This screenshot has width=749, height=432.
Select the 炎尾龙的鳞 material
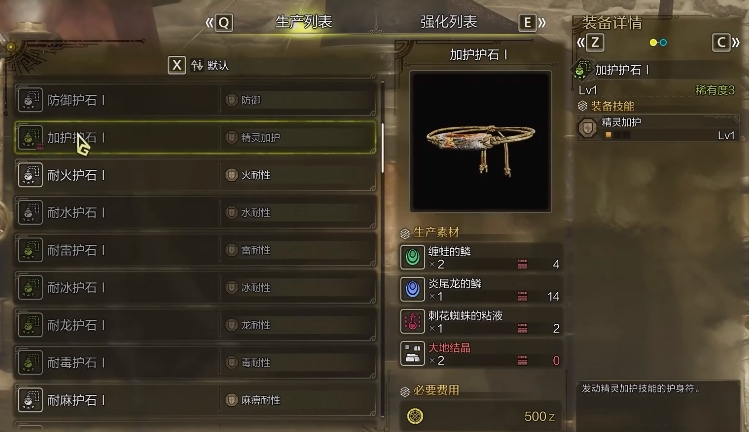pos(480,290)
